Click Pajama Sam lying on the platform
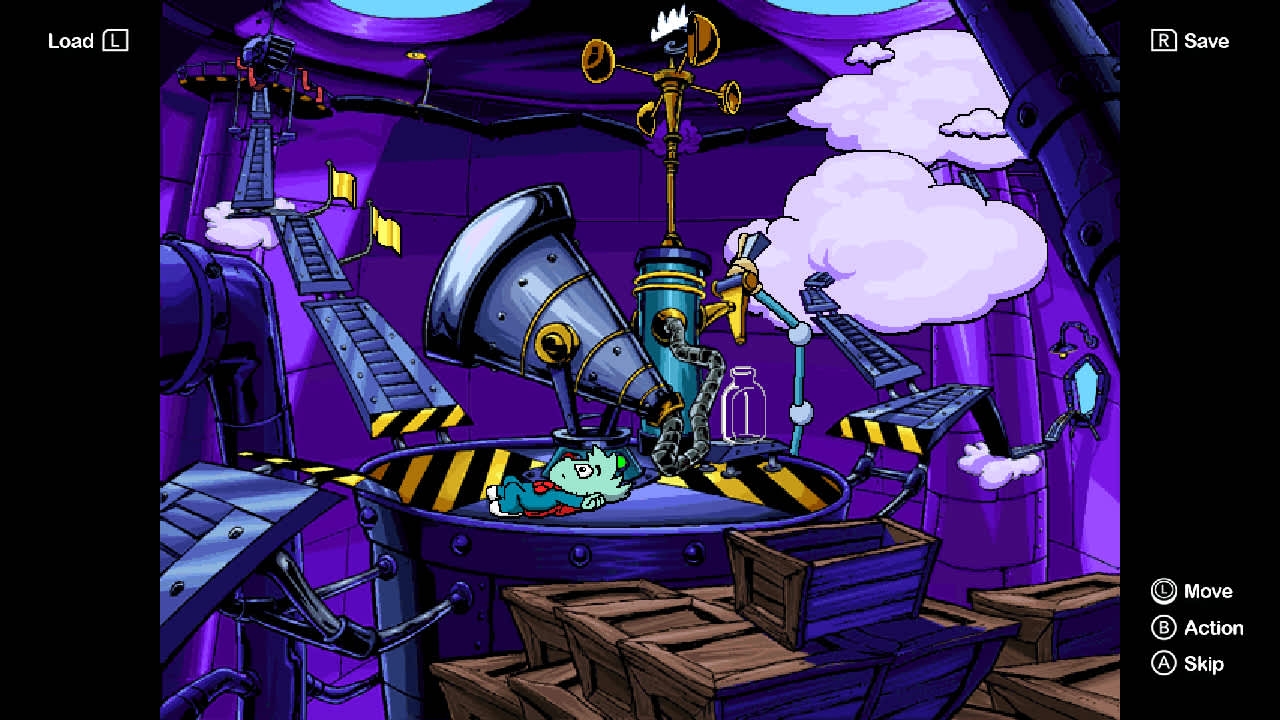Screen dimensions: 1280x720 pyautogui.click(x=570, y=480)
